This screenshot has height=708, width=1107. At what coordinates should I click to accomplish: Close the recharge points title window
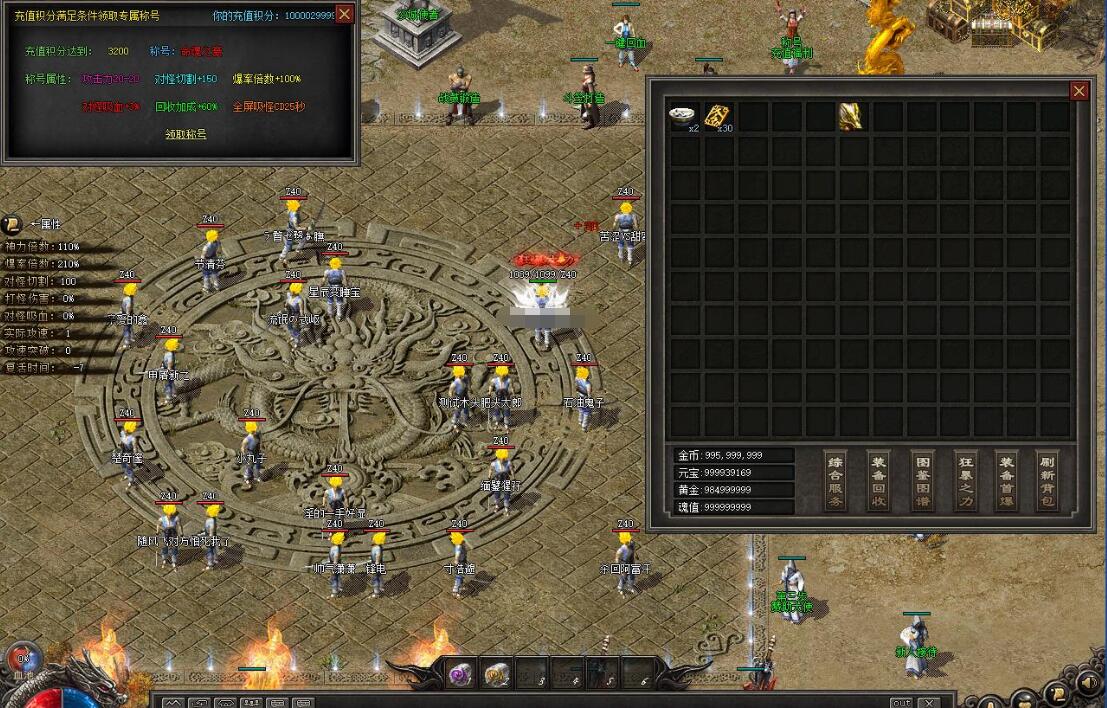(344, 14)
